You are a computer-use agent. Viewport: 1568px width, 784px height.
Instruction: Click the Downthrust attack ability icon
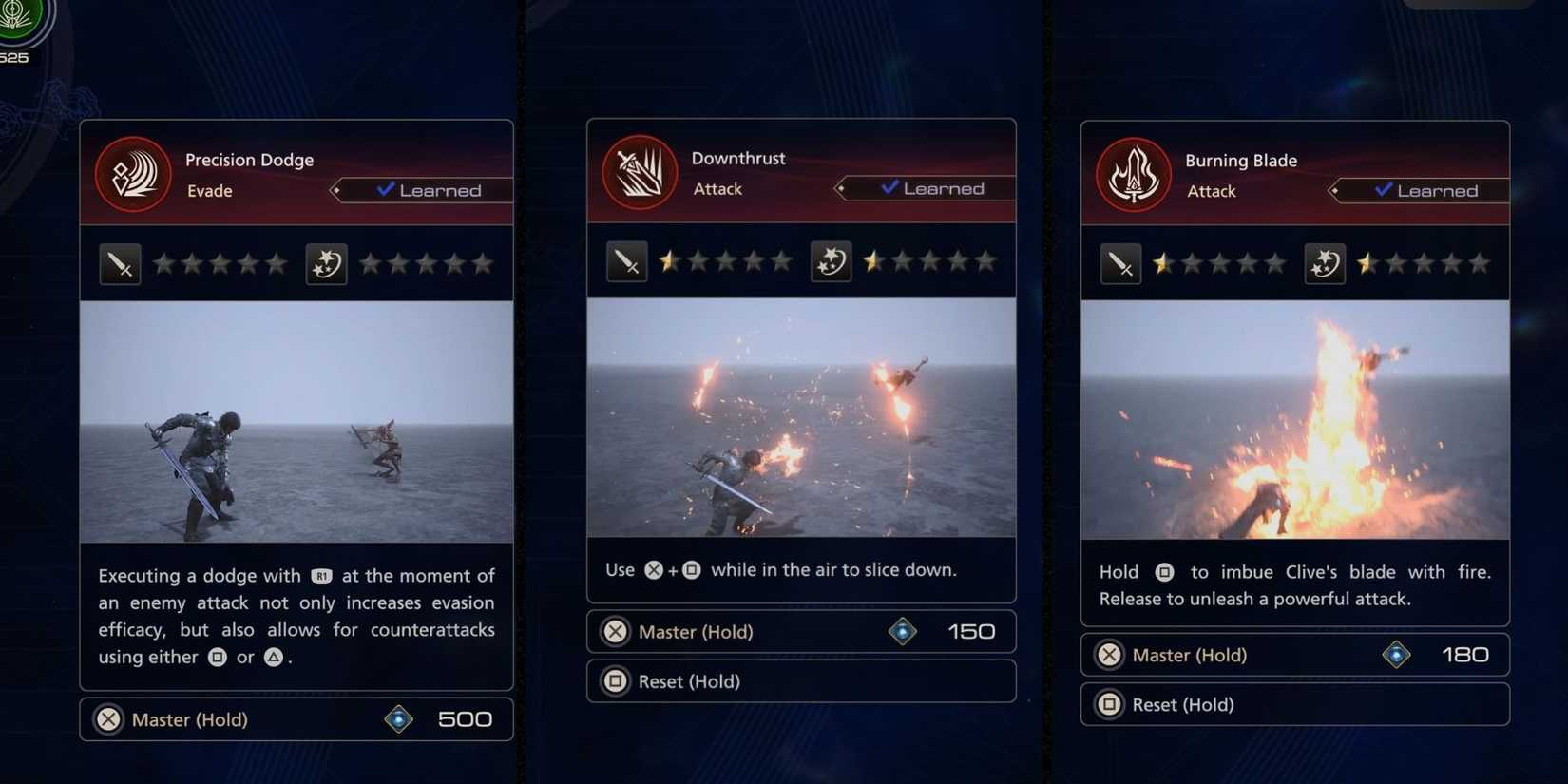[x=639, y=172]
